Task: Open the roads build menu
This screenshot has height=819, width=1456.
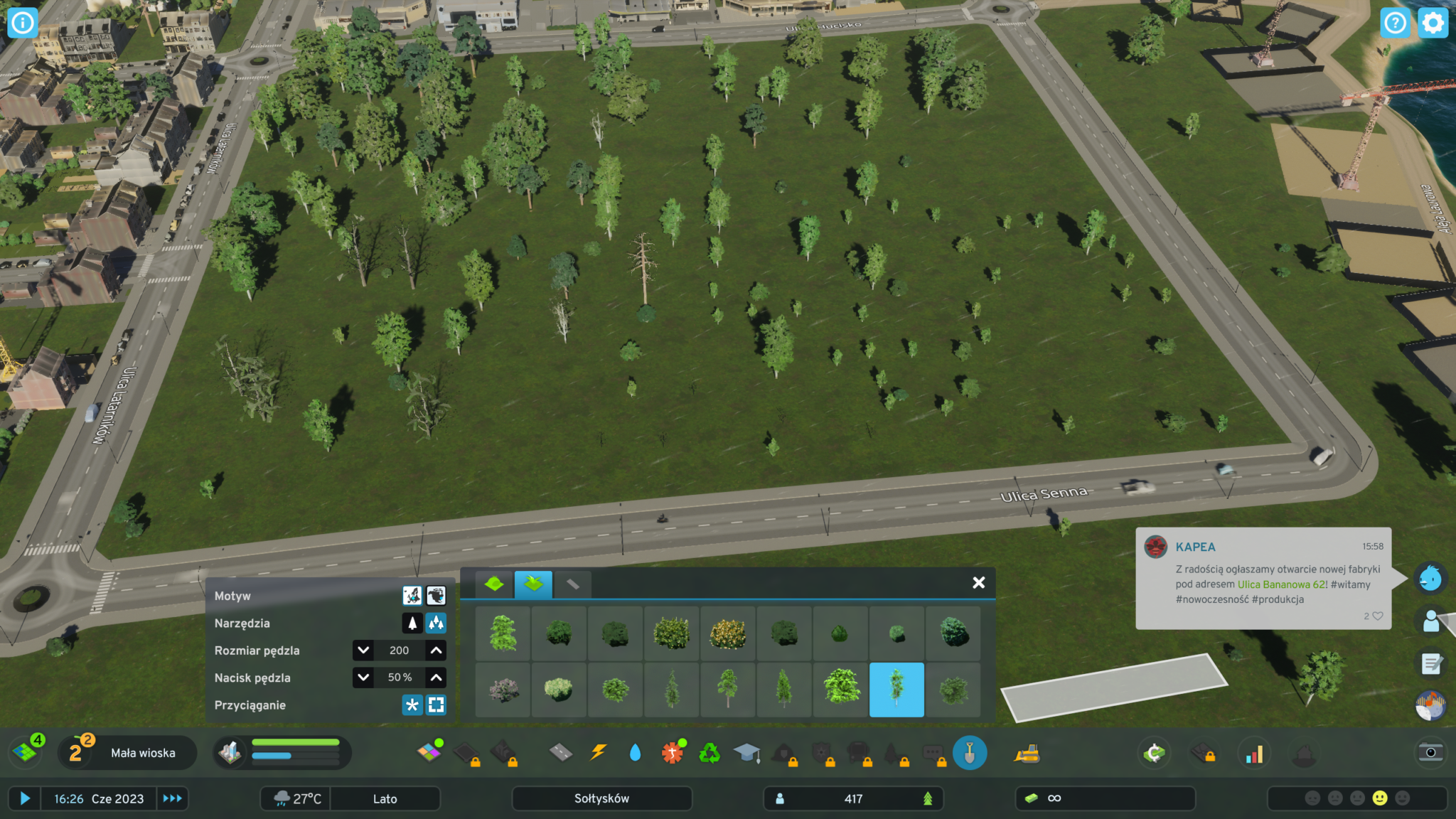Action: pos(561,752)
